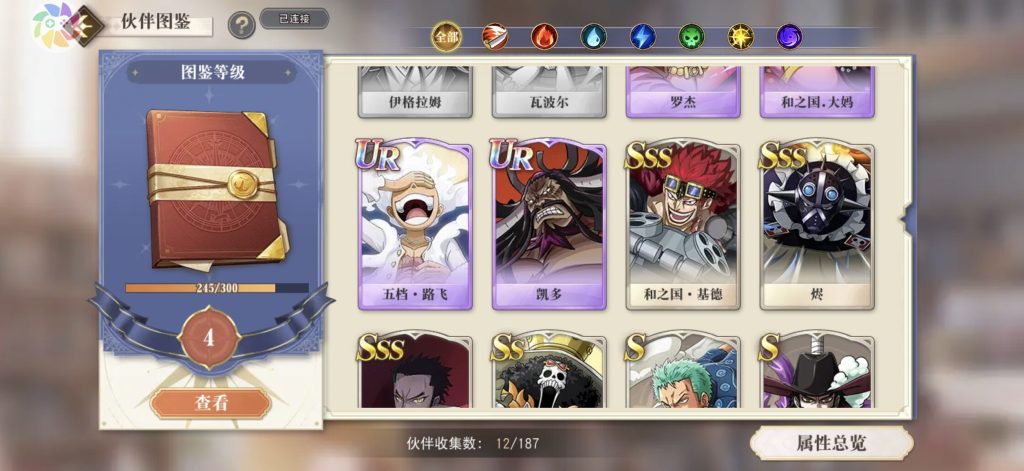Select the UR 五档·路飞 partner card

point(415,226)
